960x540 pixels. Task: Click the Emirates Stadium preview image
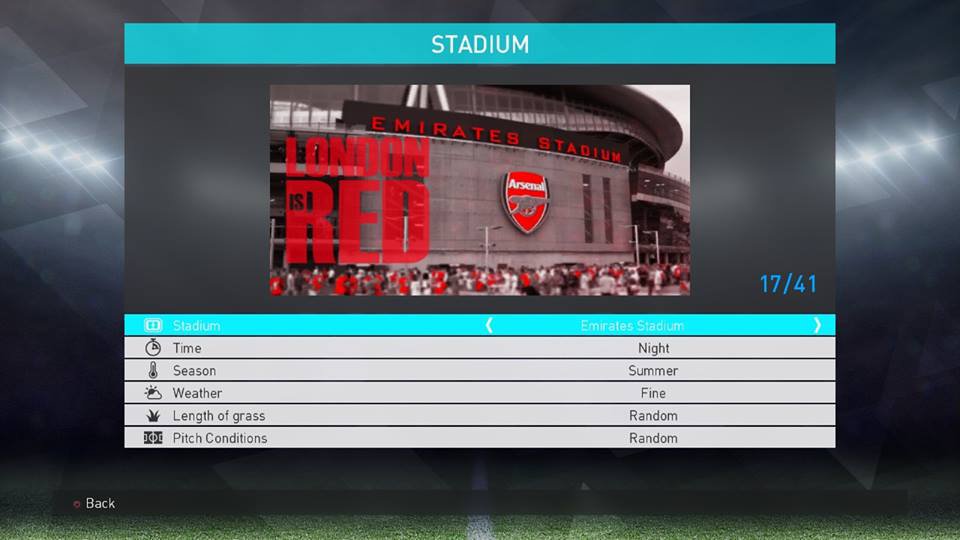479,190
